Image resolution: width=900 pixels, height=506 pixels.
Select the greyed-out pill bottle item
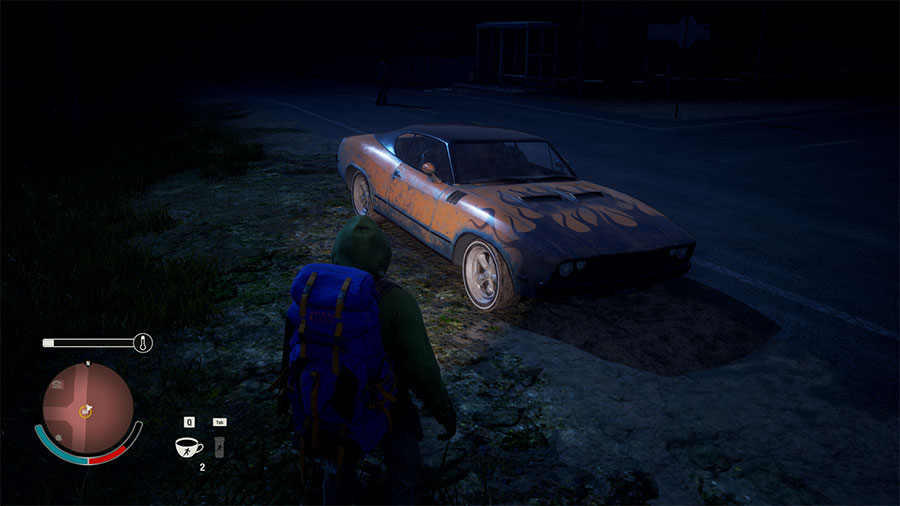(219, 446)
